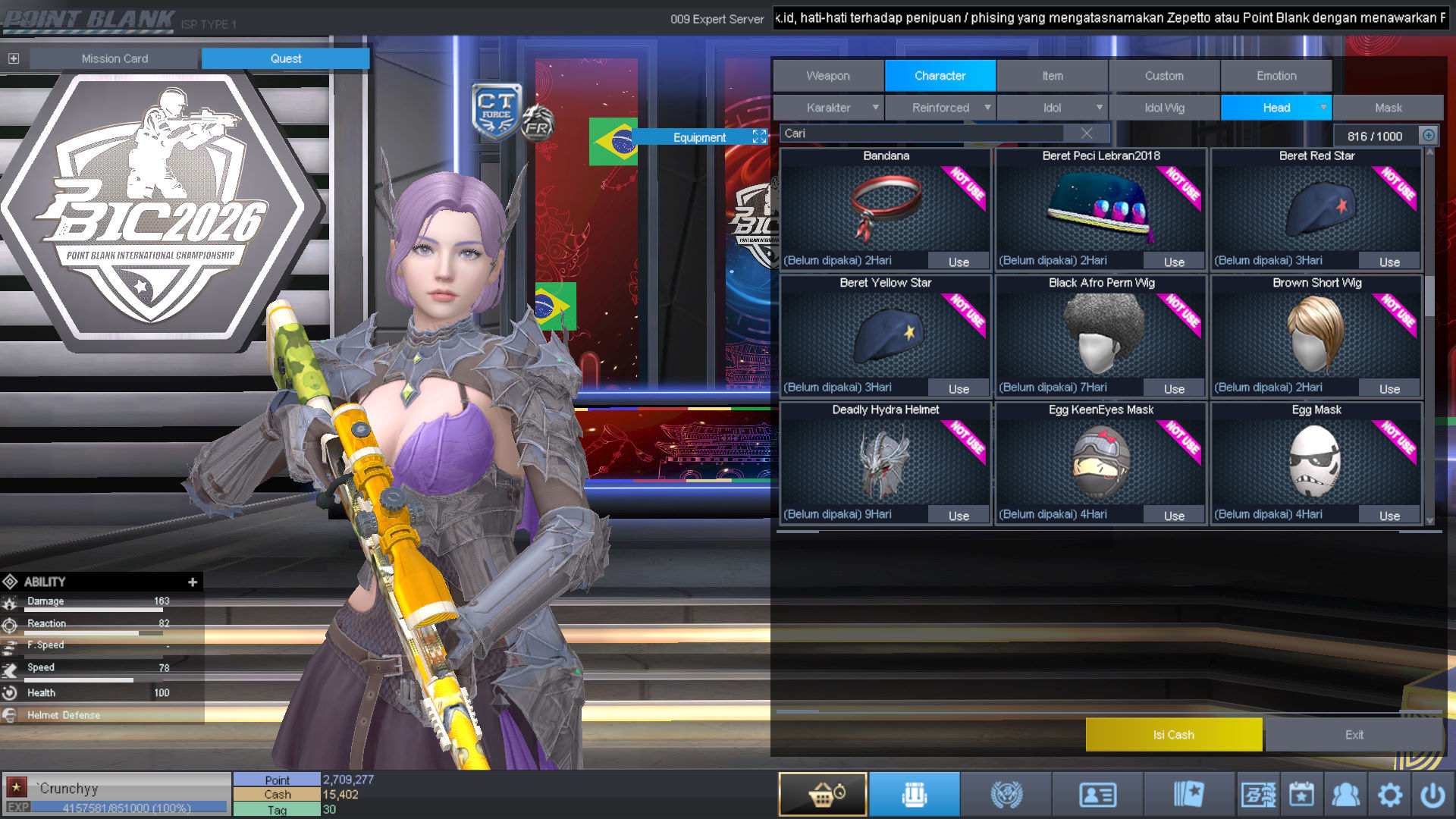Open the shop basket icon
1456x819 pixels.
tap(823, 794)
